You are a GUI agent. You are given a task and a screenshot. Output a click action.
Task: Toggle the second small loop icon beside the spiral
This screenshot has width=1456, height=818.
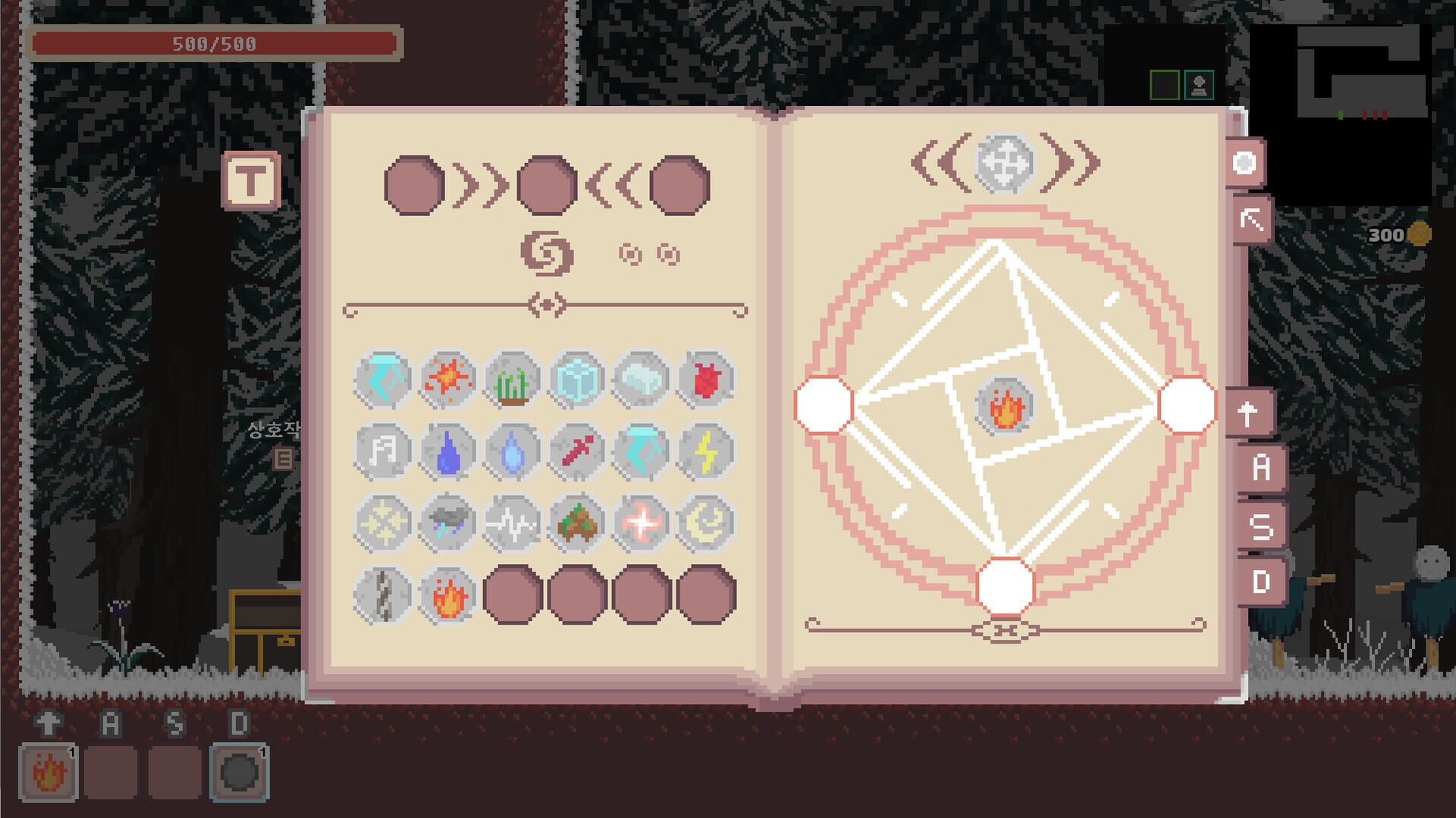[667, 254]
